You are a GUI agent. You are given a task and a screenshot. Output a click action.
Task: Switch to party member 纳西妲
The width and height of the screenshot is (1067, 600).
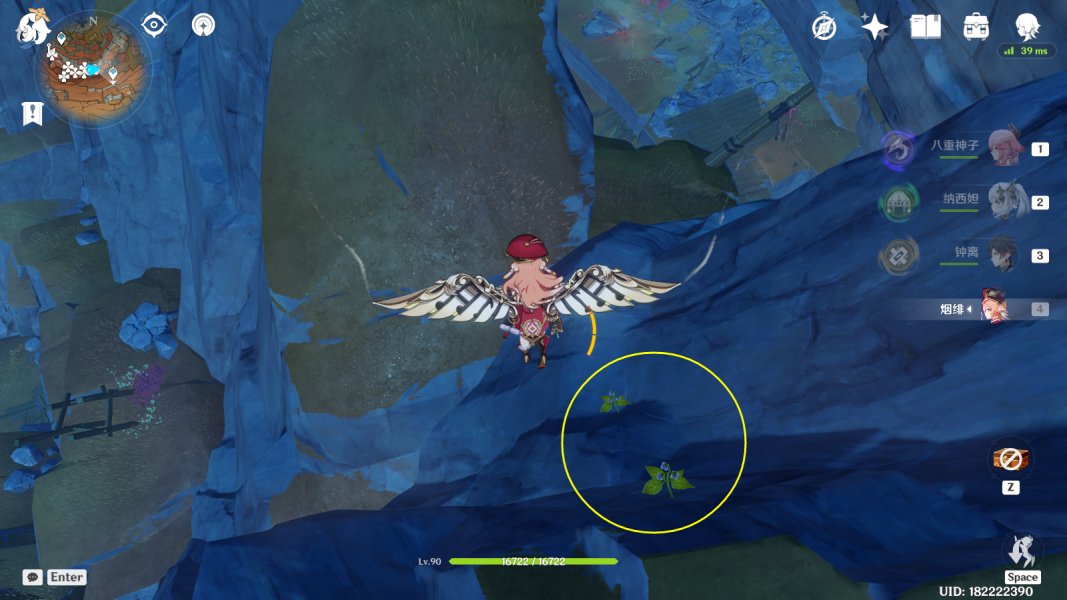point(1002,202)
